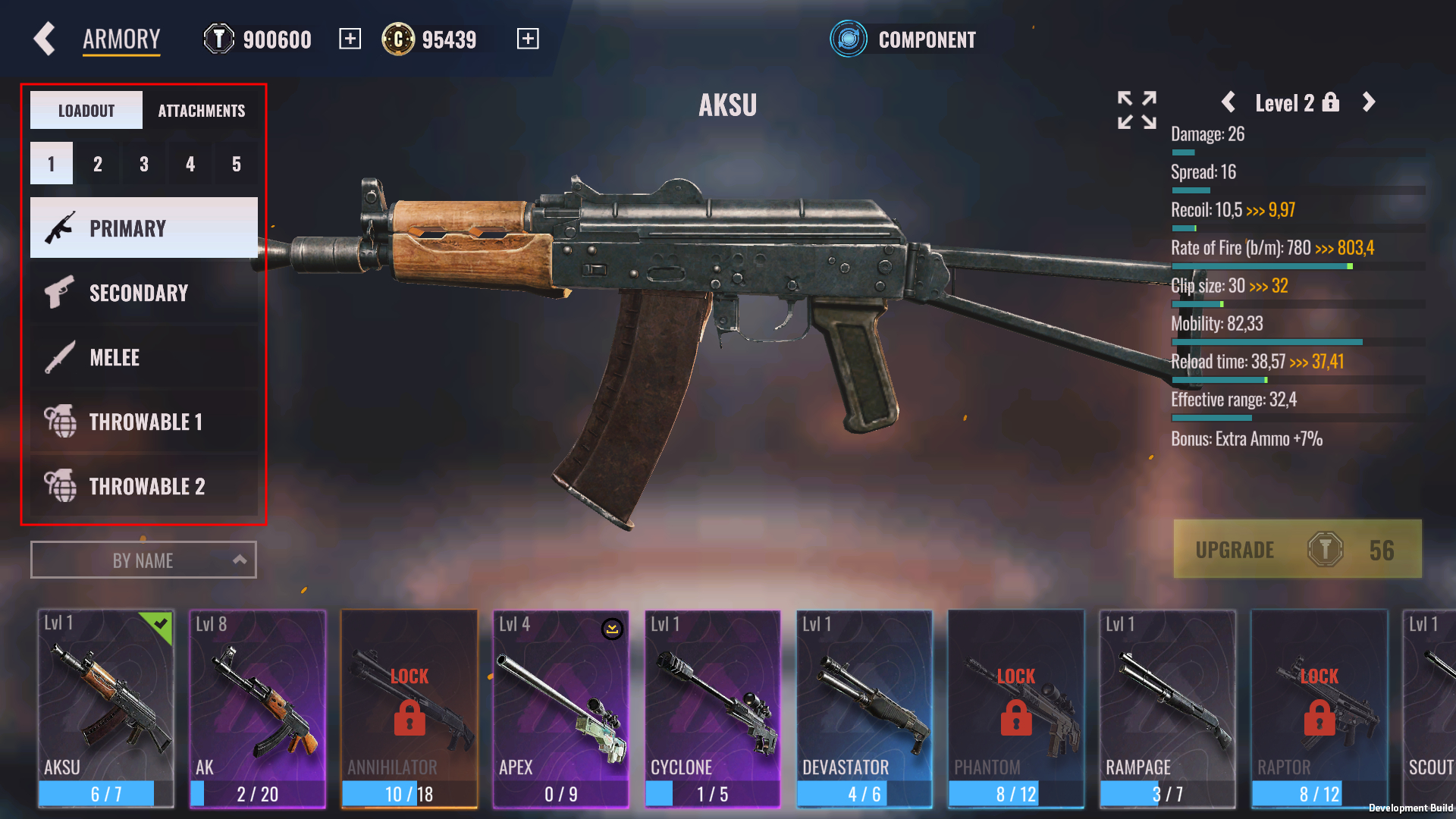This screenshot has height=819, width=1456.
Task: Open the Secondary weapon category
Action: (x=144, y=293)
